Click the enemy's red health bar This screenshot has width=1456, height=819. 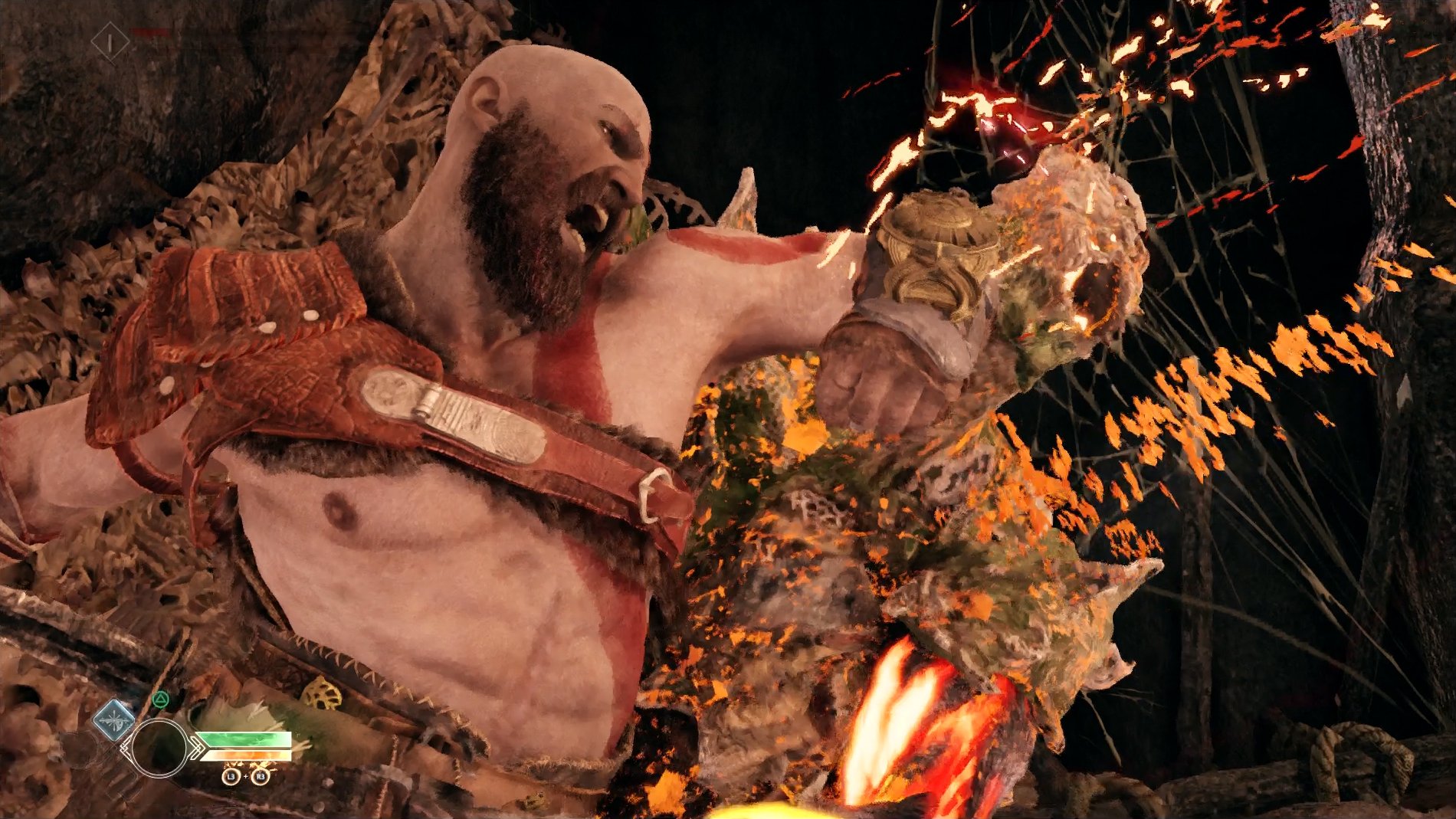tap(150, 31)
